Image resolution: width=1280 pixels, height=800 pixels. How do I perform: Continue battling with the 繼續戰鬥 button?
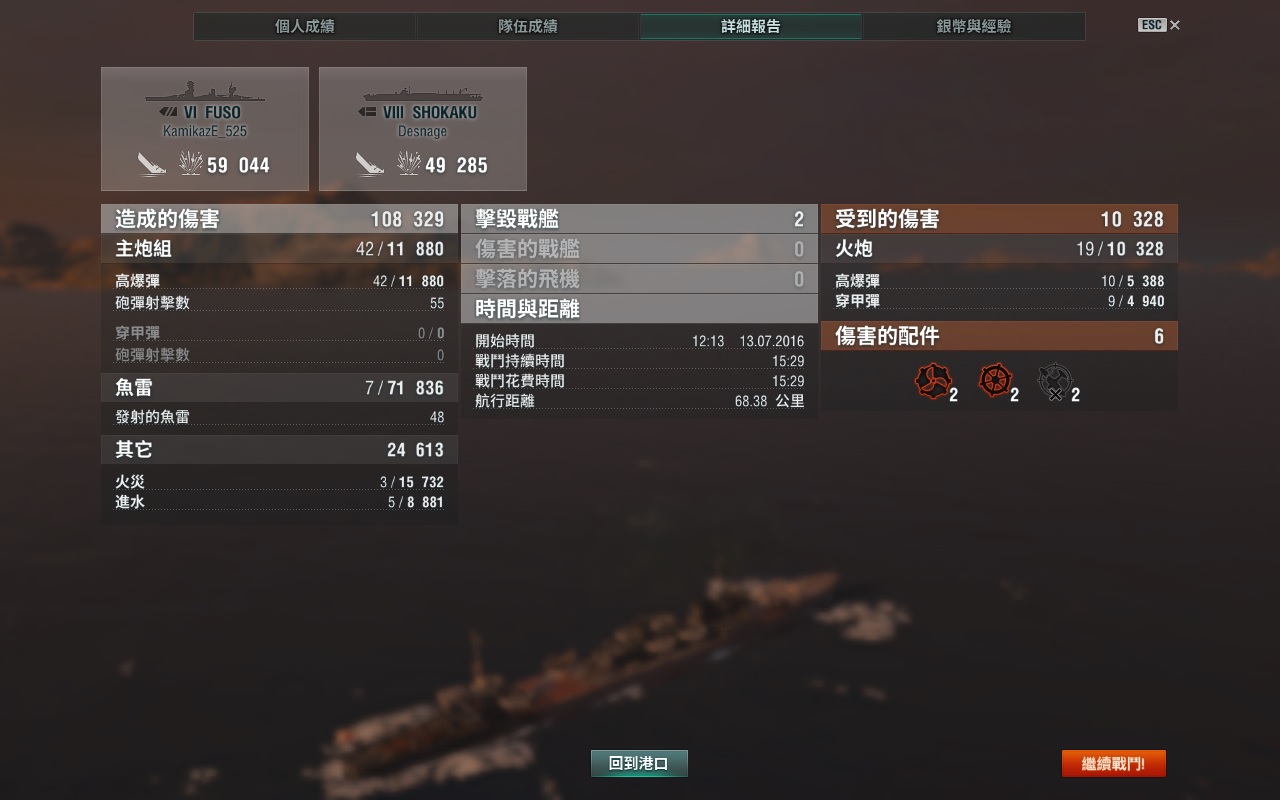(1113, 764)
